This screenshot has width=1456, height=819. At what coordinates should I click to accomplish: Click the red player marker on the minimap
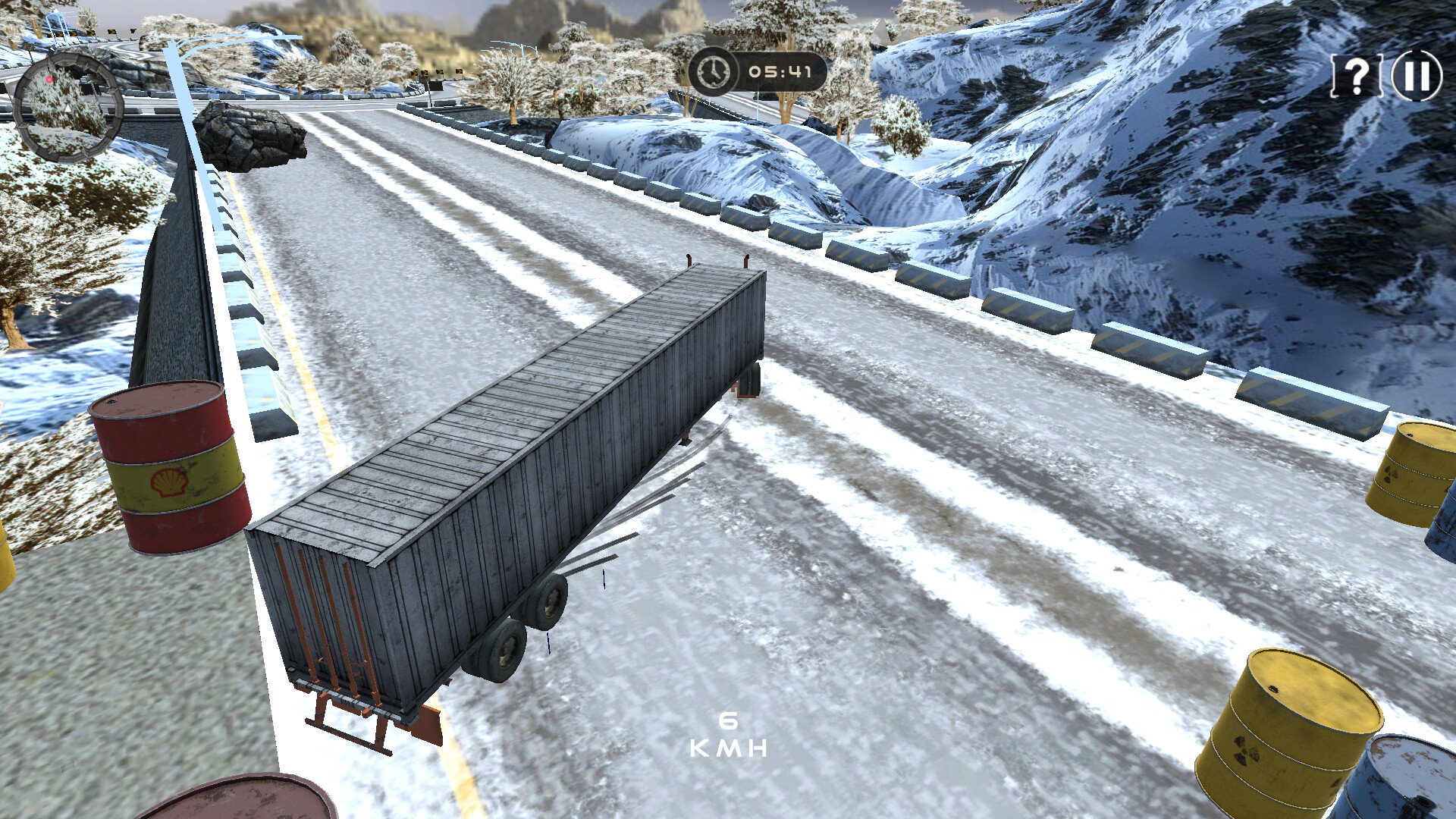49,79
